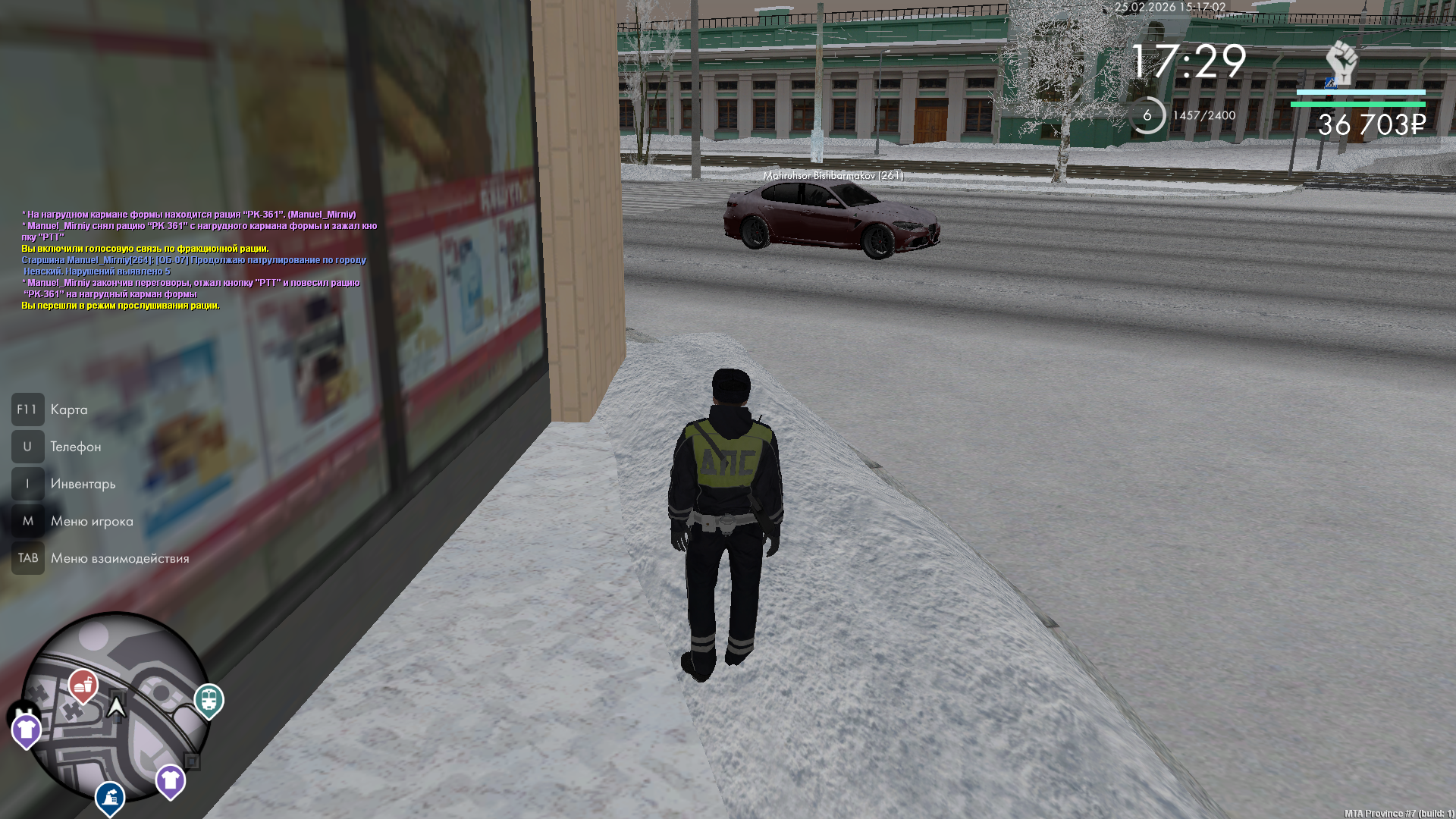
Task: Open the Телефон phone entry
Action: (75, 447)
